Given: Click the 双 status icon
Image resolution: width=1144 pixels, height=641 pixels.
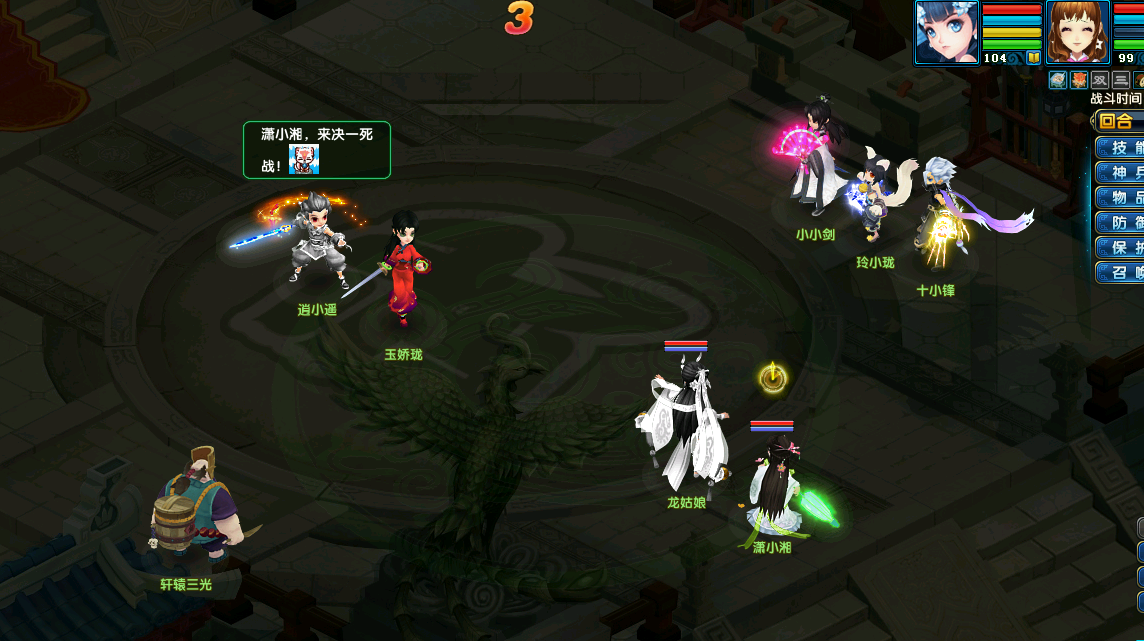Looking at the screenshot, I should coord(1100,80).
